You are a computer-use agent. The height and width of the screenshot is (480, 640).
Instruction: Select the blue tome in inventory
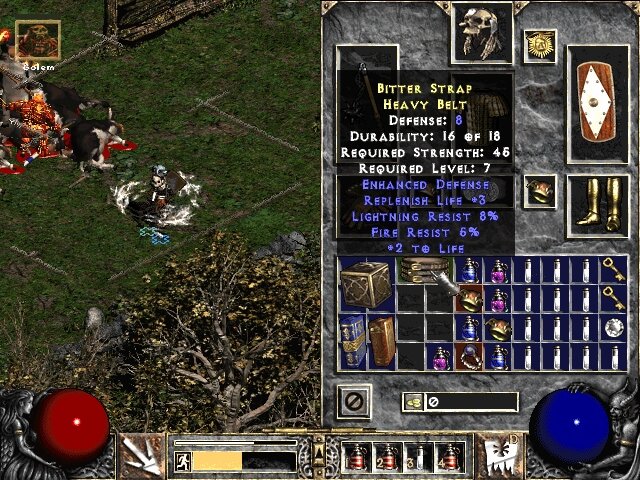point(351,339)
